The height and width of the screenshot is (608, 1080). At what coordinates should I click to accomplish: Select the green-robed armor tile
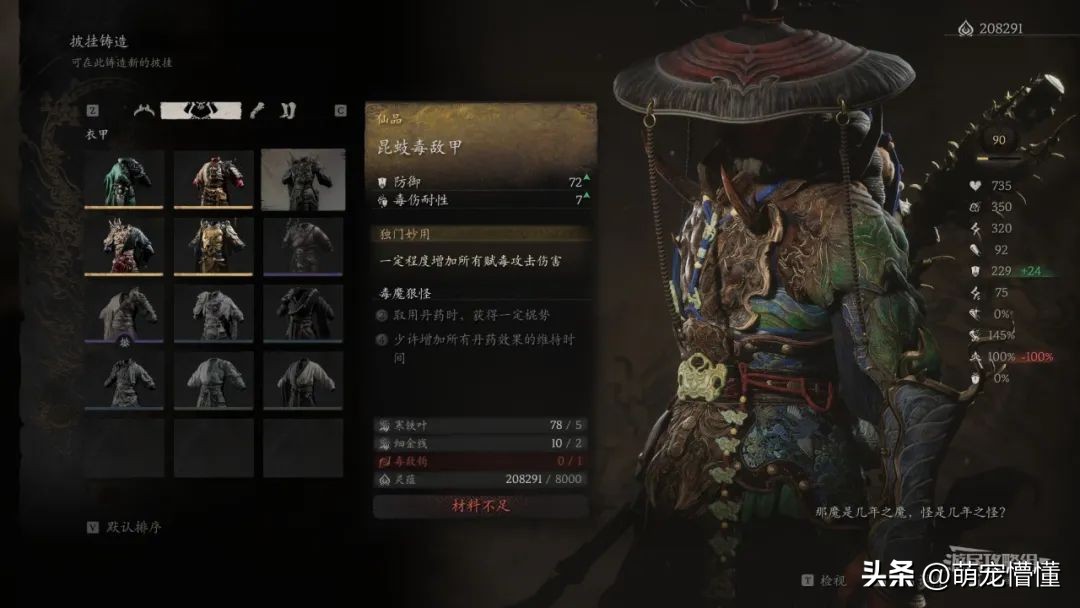tap(125, 178)
